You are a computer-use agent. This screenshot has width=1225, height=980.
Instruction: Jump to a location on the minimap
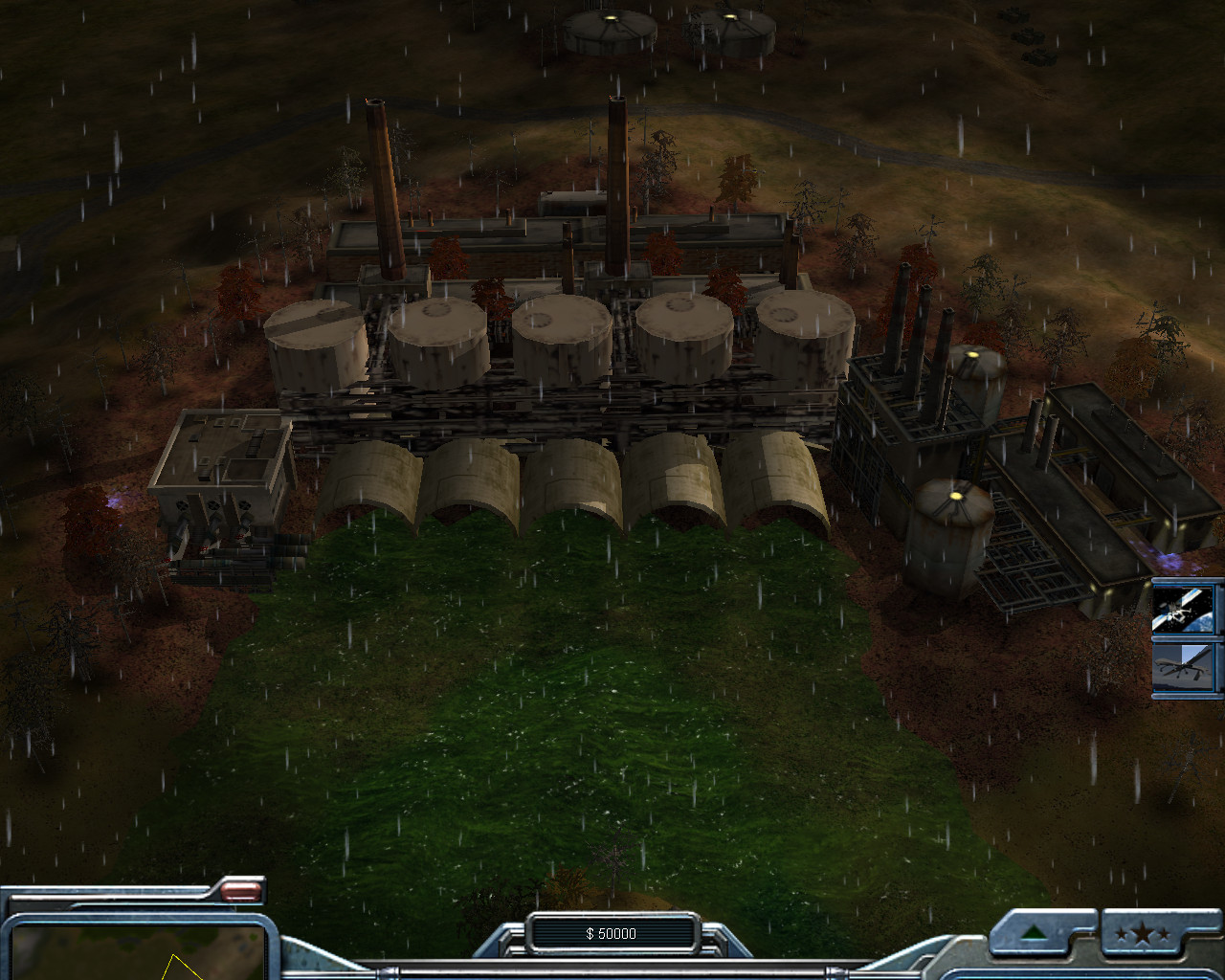134,951
